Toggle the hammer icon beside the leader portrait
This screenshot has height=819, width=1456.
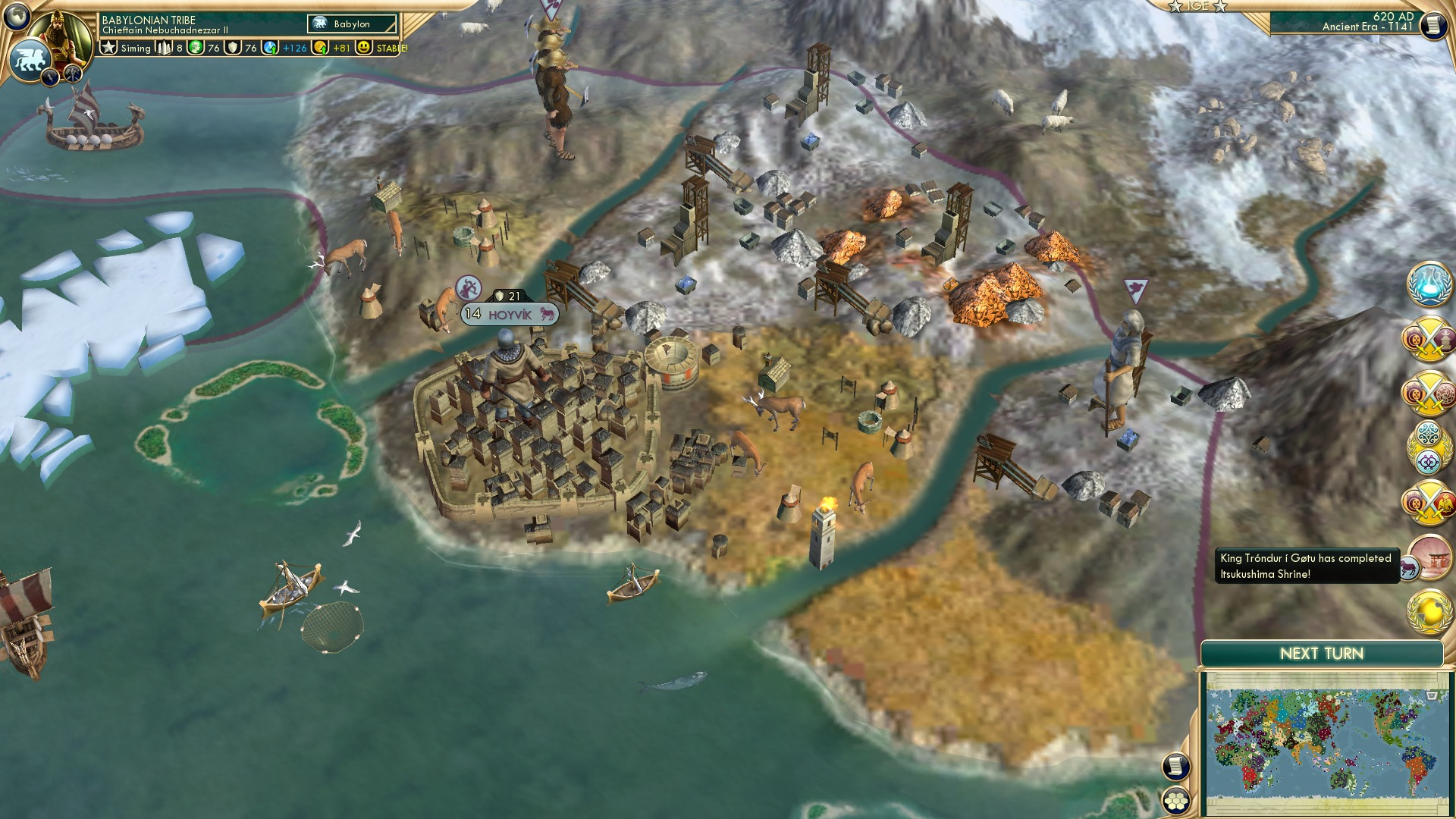73,76
